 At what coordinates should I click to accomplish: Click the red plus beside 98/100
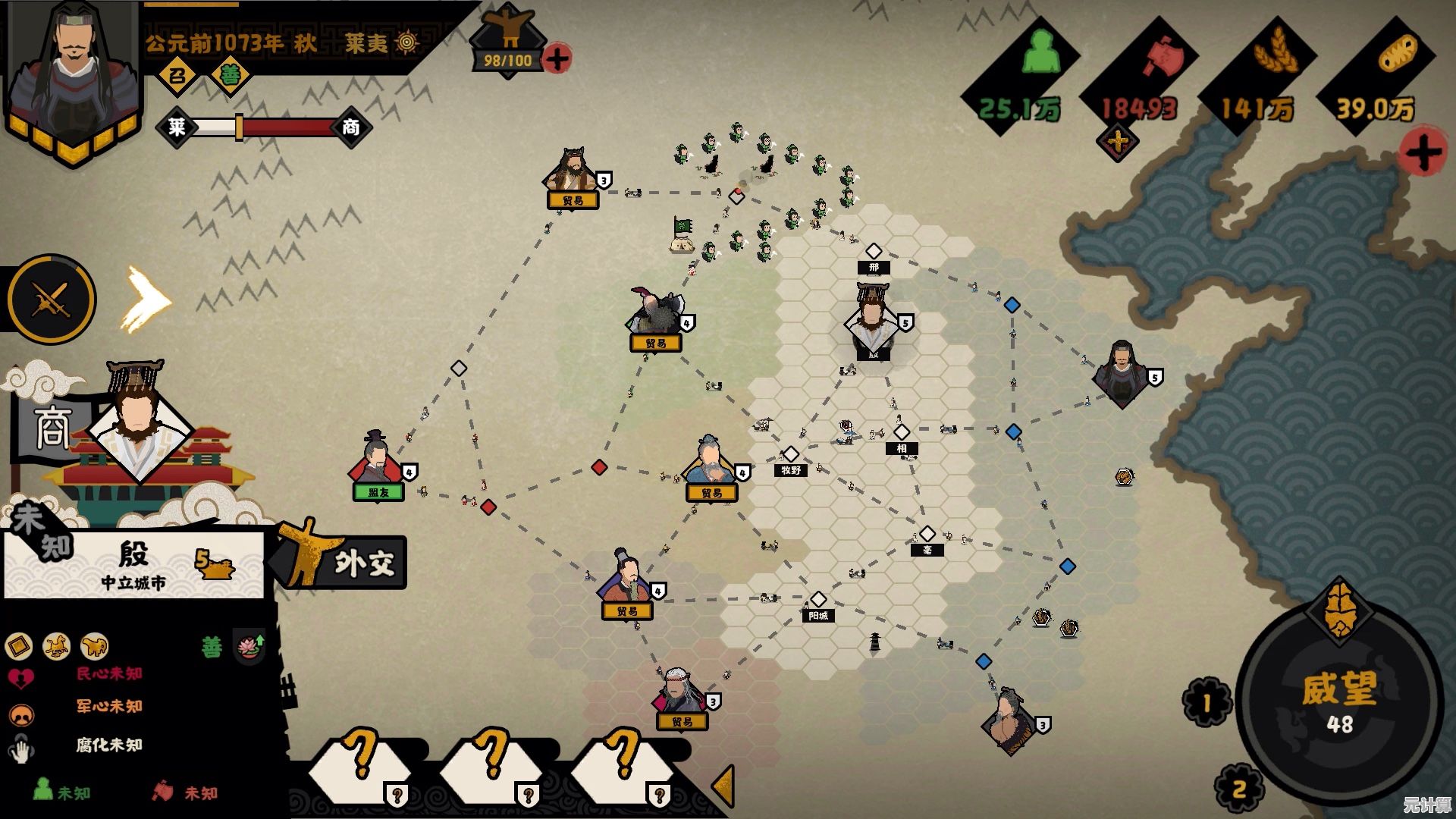557,58
